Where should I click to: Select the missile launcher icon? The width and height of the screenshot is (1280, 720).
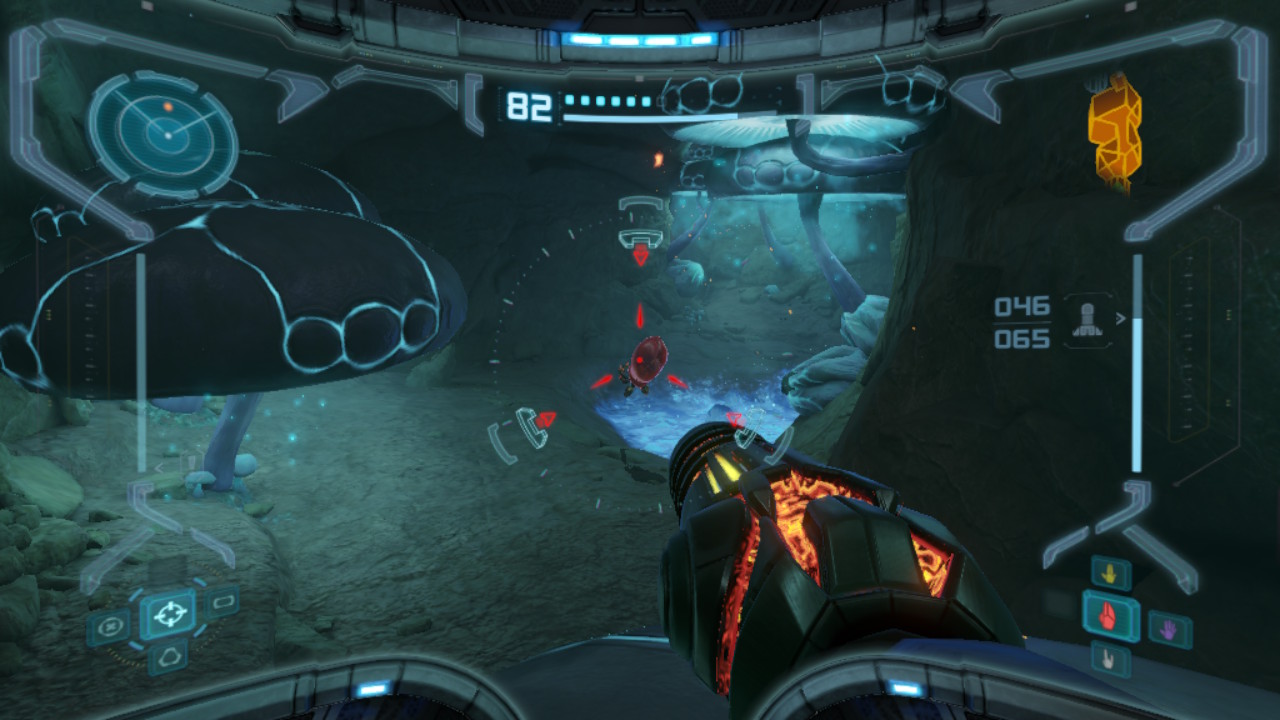pos(1087,320)
